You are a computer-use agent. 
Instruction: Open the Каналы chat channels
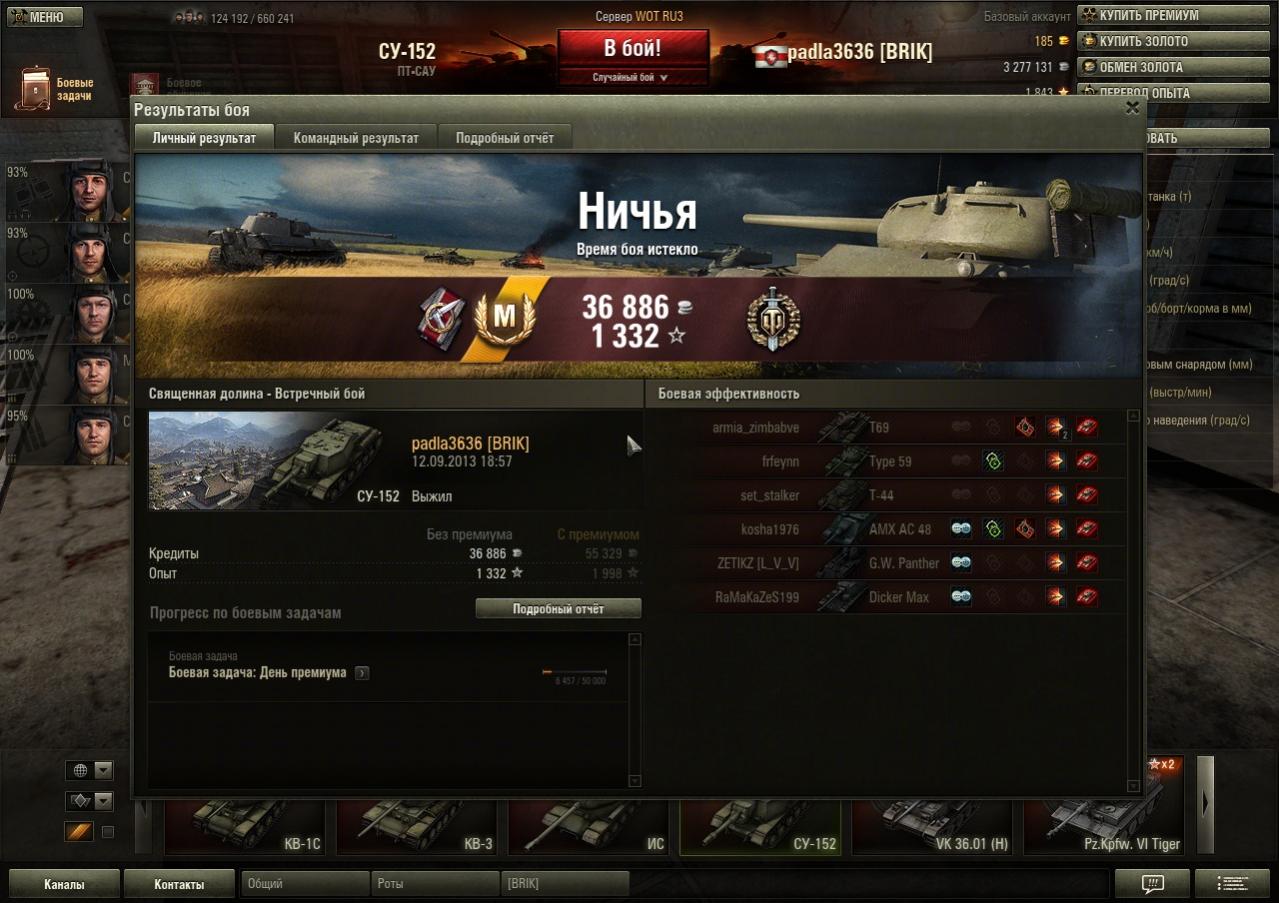(64, 884)
